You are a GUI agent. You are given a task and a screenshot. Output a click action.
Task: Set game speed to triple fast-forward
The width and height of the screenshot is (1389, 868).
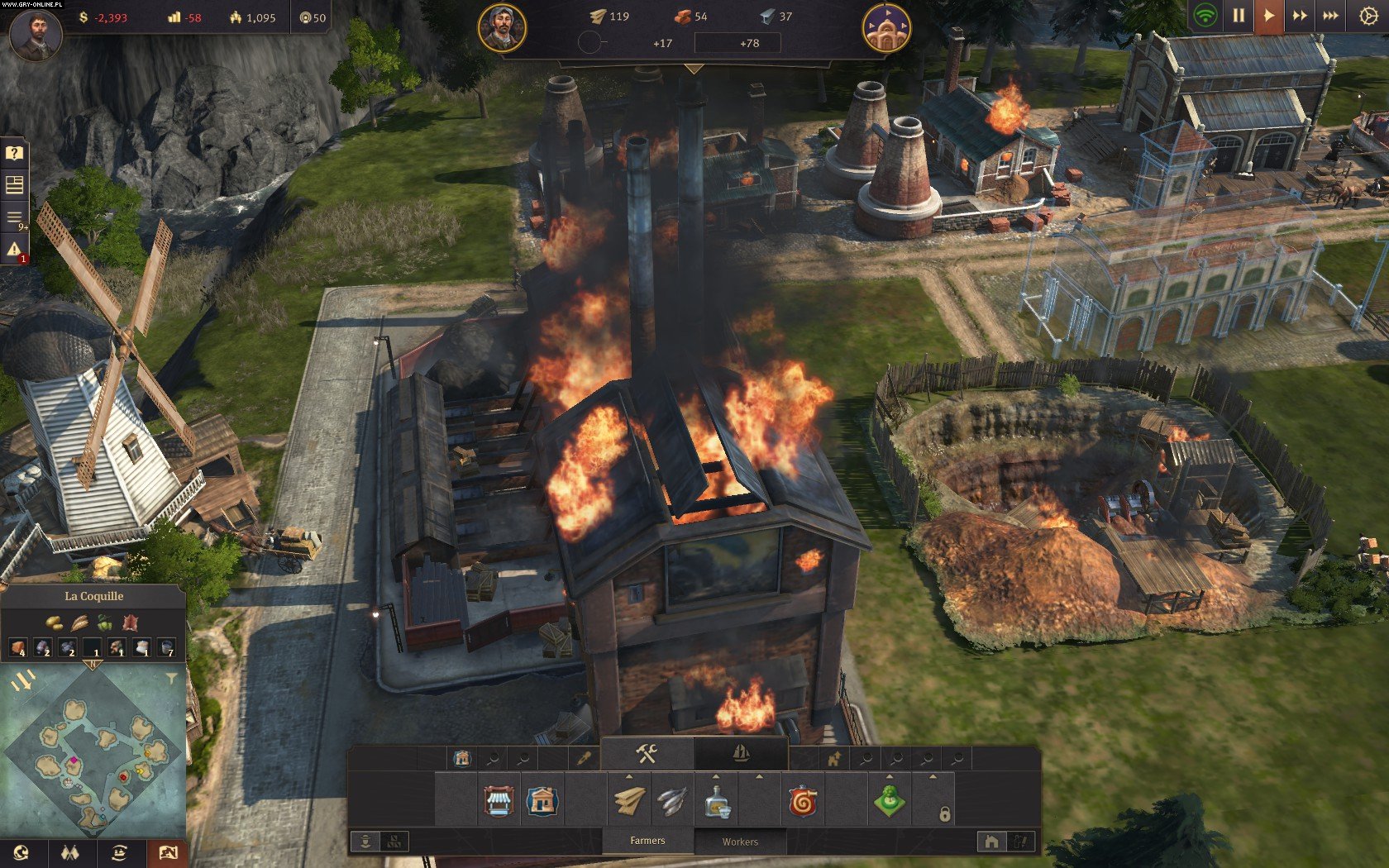click(1331, 16)
